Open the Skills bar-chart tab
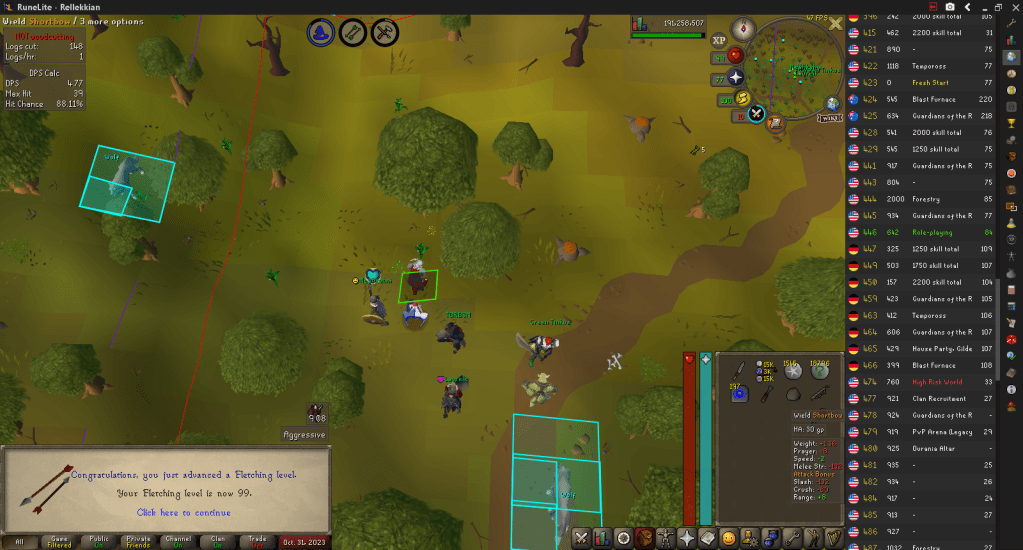The height and width of the screenshot is (550, 1023). tap(603, 538)
